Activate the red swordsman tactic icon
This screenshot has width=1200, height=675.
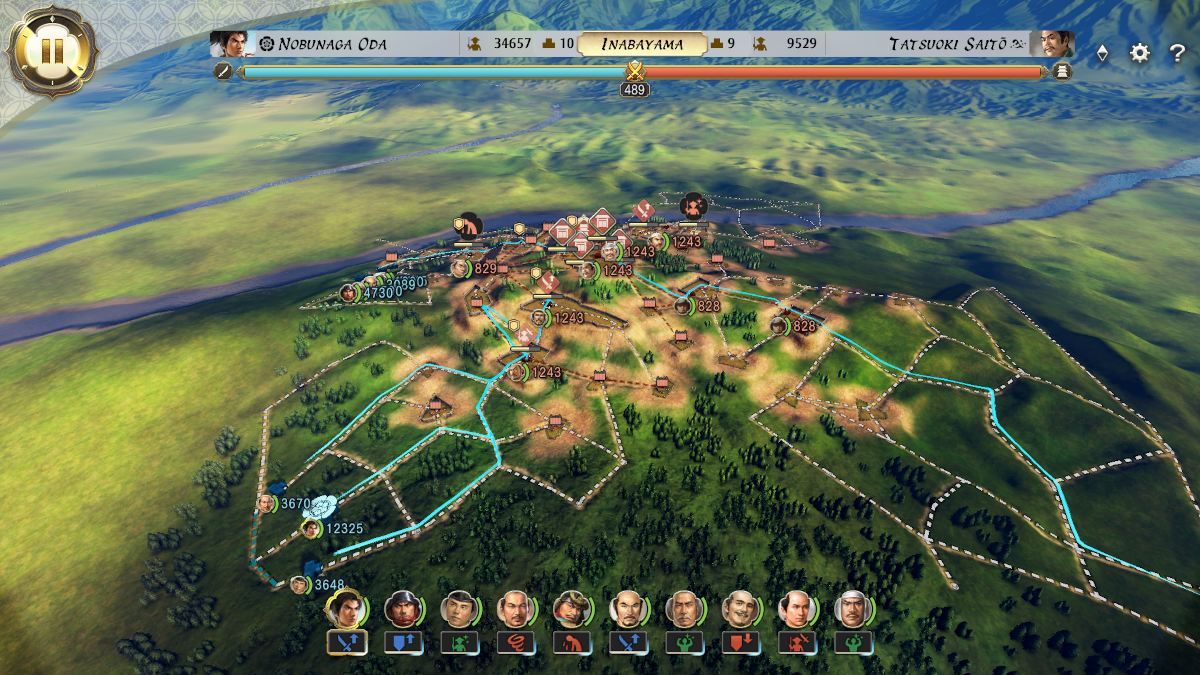coord(796,642)
